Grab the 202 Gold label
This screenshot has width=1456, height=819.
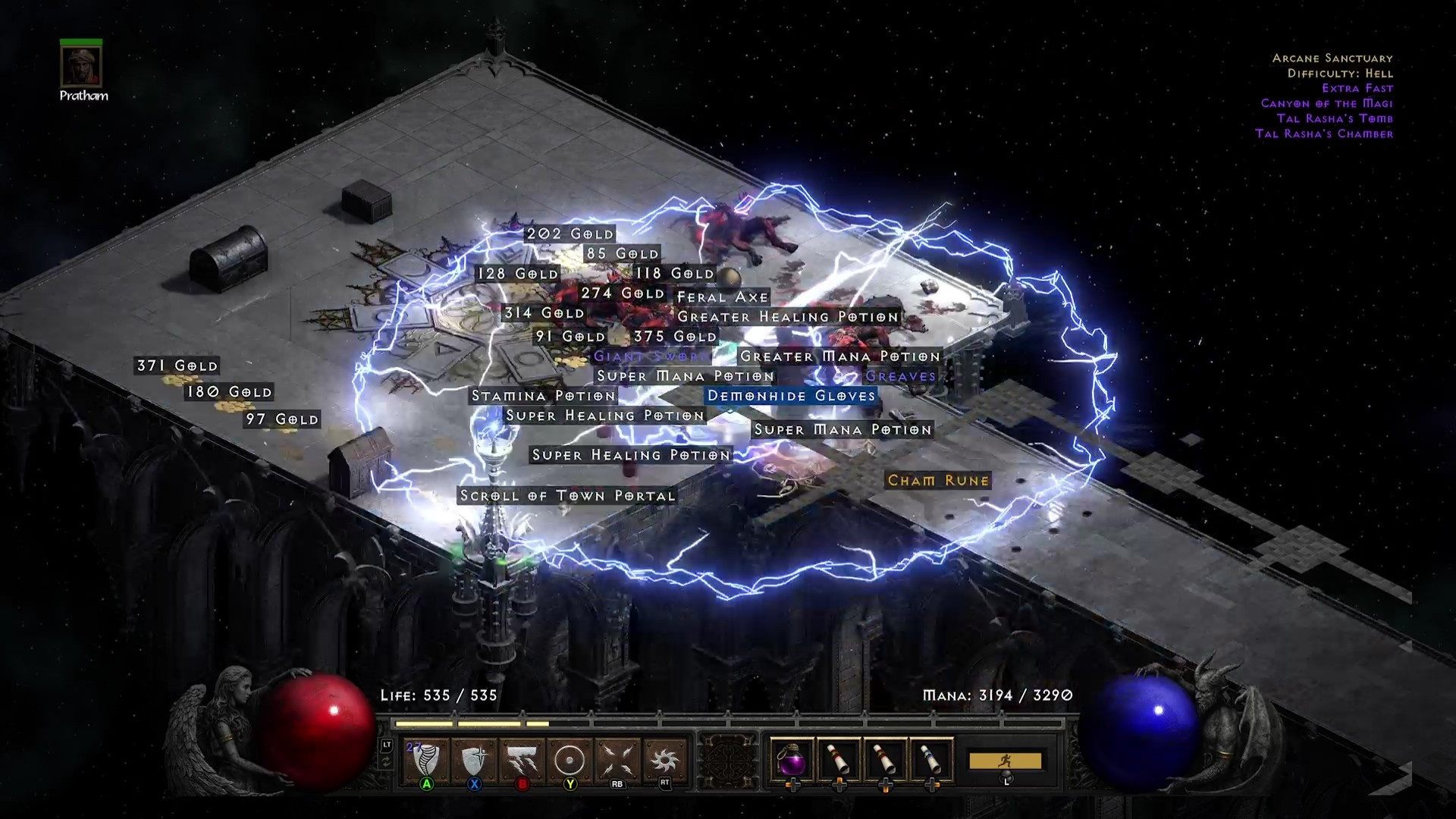coord(570,234)
